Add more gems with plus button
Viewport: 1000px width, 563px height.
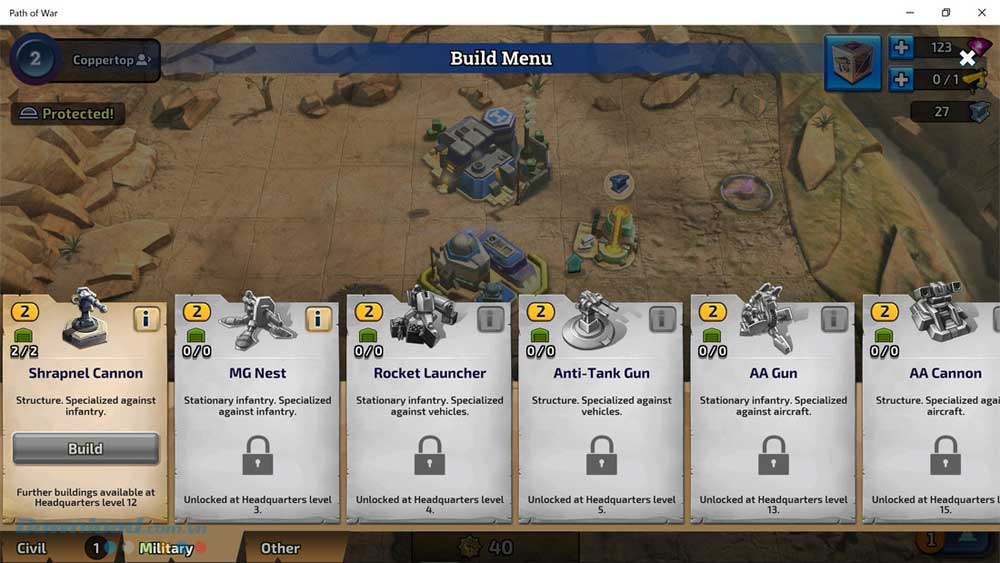tap(900, 48)
